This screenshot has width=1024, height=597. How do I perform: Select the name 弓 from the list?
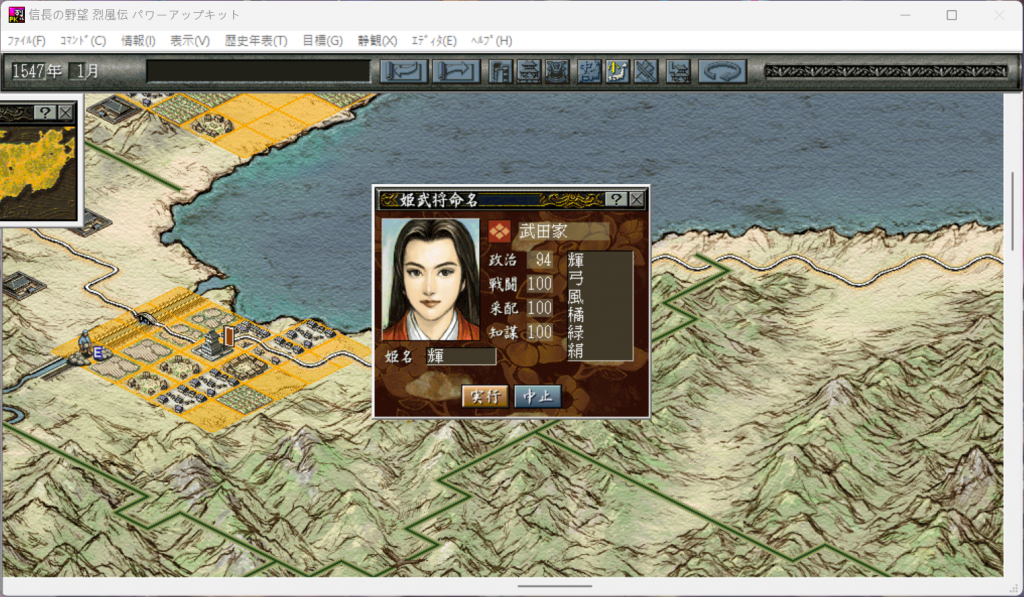click(x=575, y=278)
